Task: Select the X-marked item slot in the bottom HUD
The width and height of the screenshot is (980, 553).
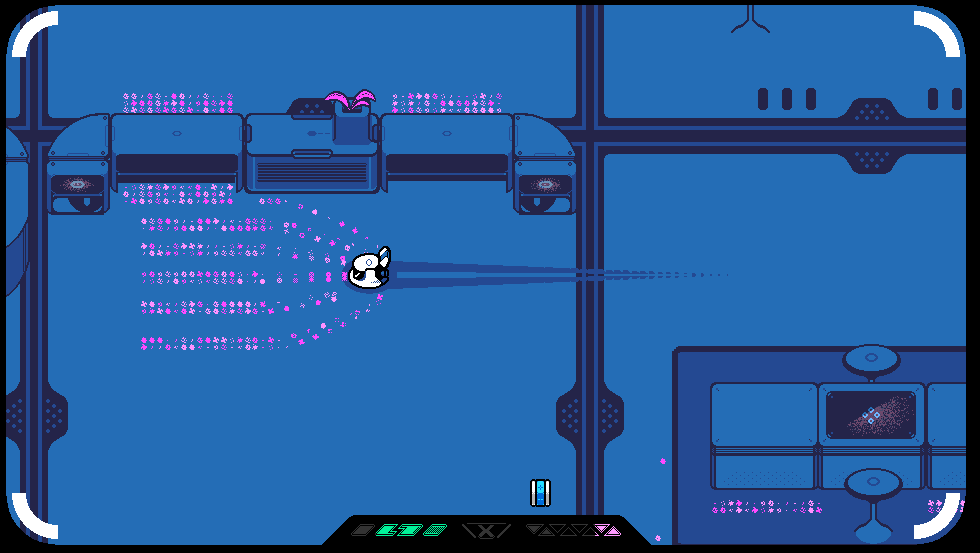Action: tap(486, 530)
